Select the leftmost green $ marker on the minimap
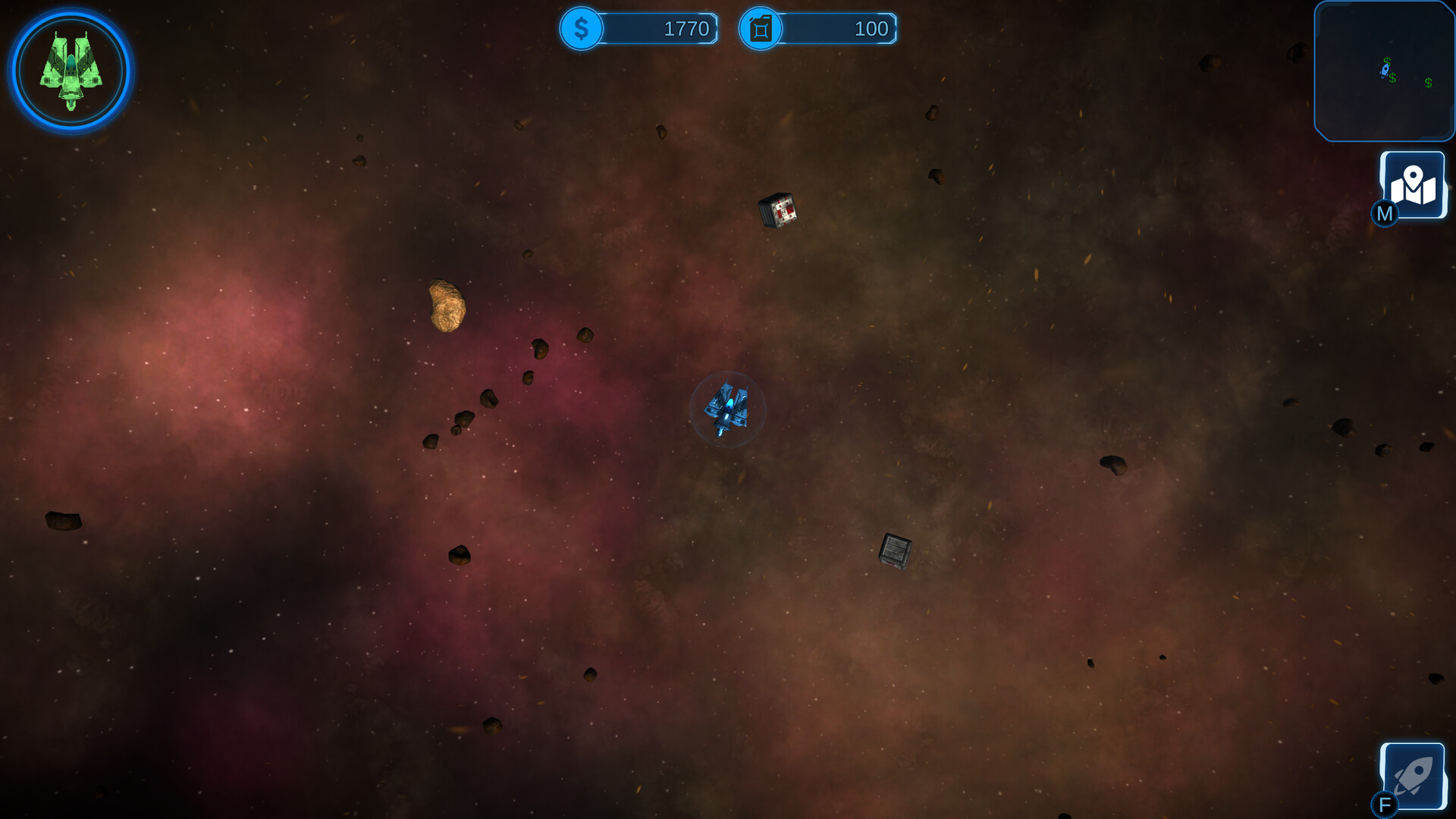This screenshot has width=1456, height=819. point(1387,61)
